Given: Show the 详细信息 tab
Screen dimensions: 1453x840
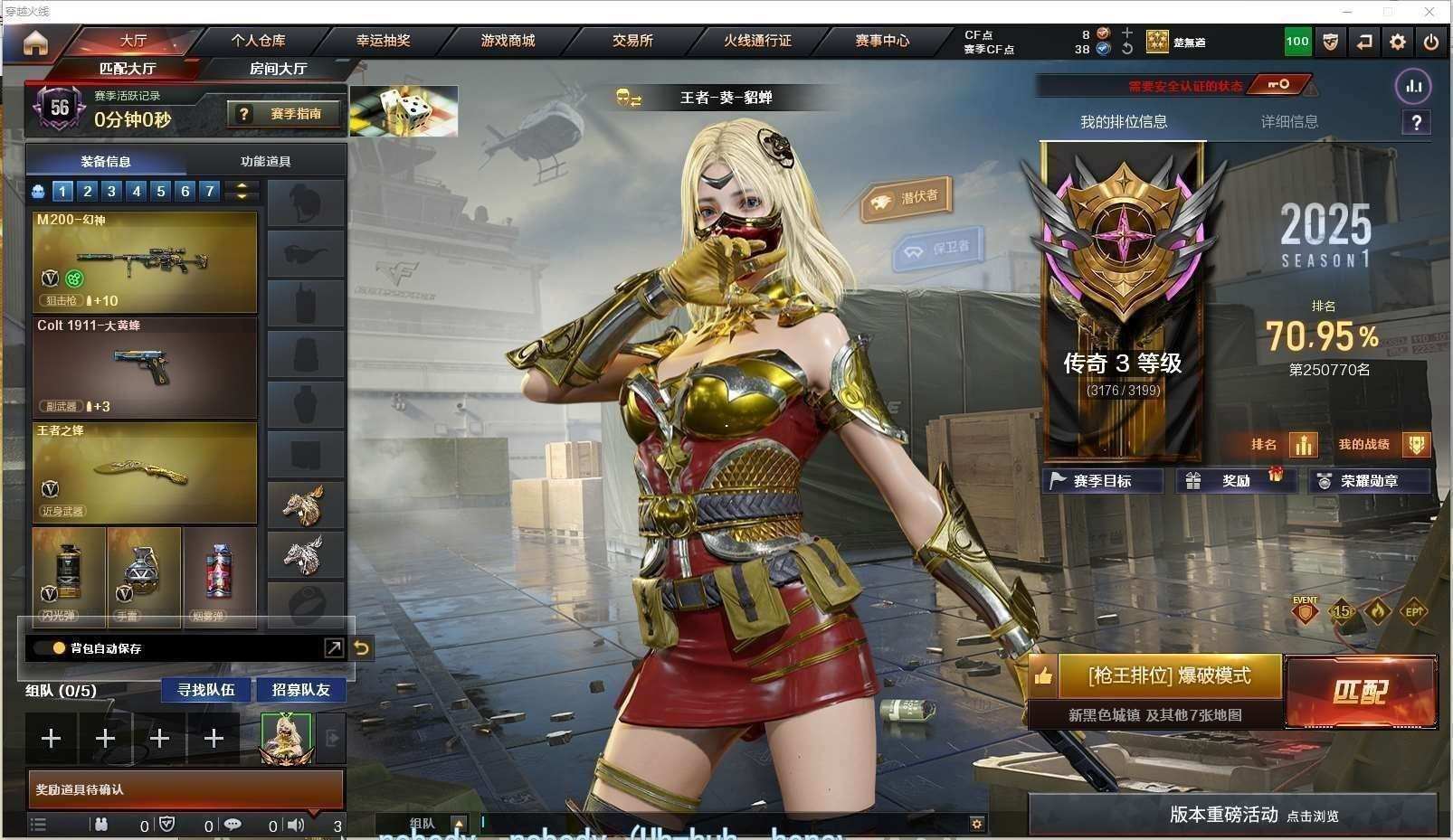Looking at the screenshot, I should (1289, 122).
